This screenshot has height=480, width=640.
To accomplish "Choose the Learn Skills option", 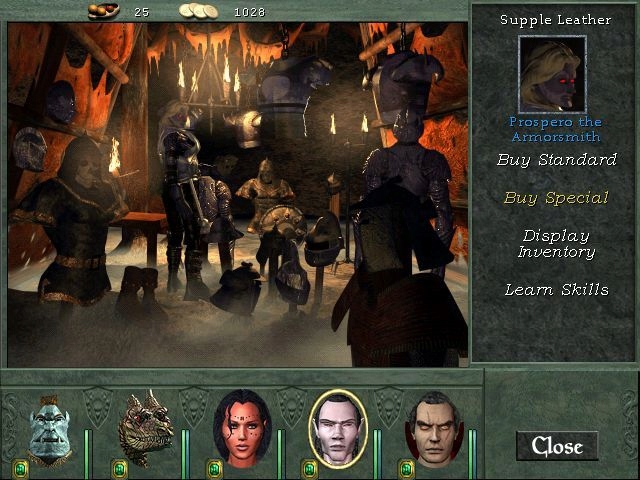I will tap(556, 290).
